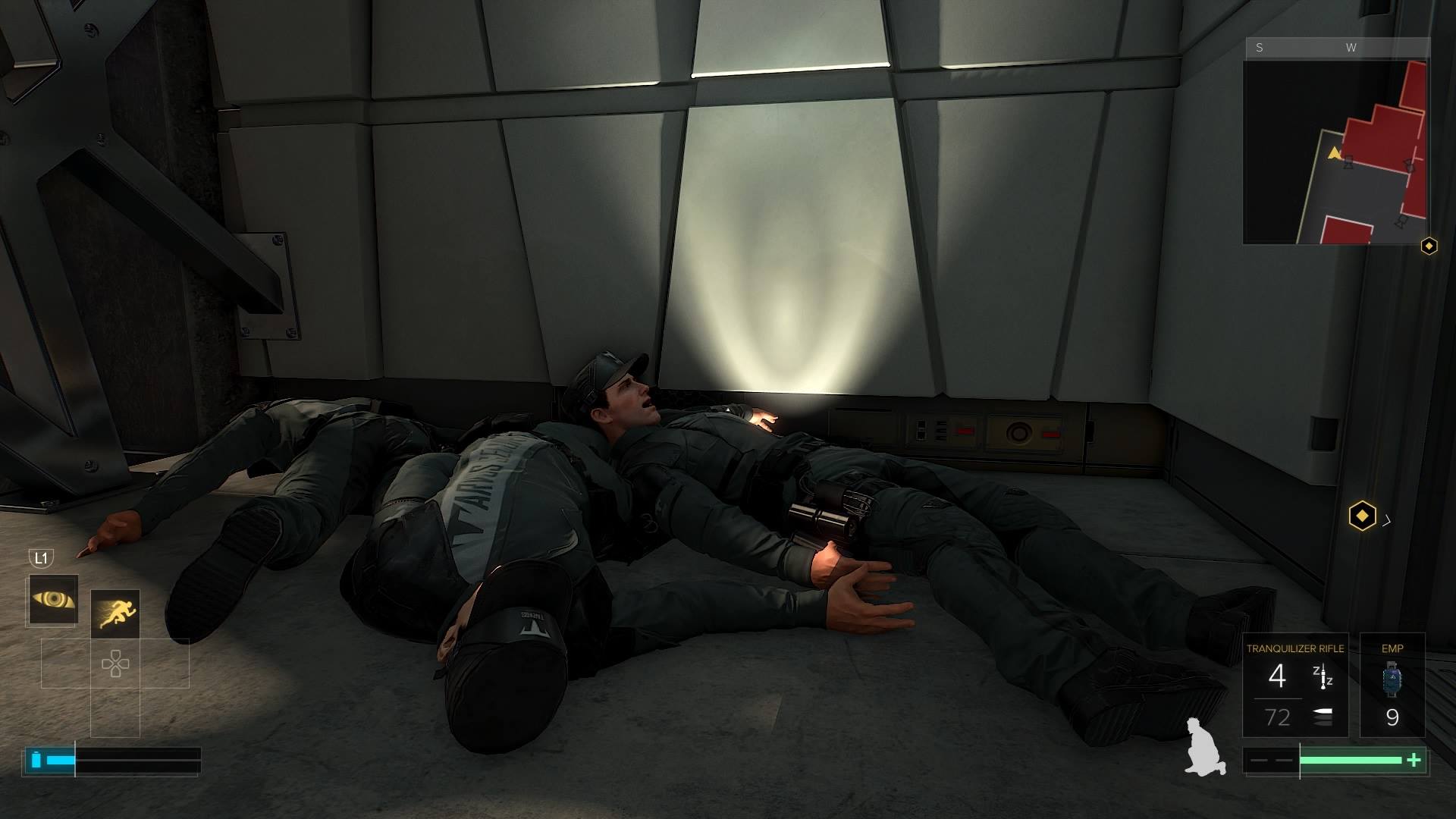Click the player arrow on the minimap
The width and height of the screenshot is (1456, 819).
[x=1334, y=154]
